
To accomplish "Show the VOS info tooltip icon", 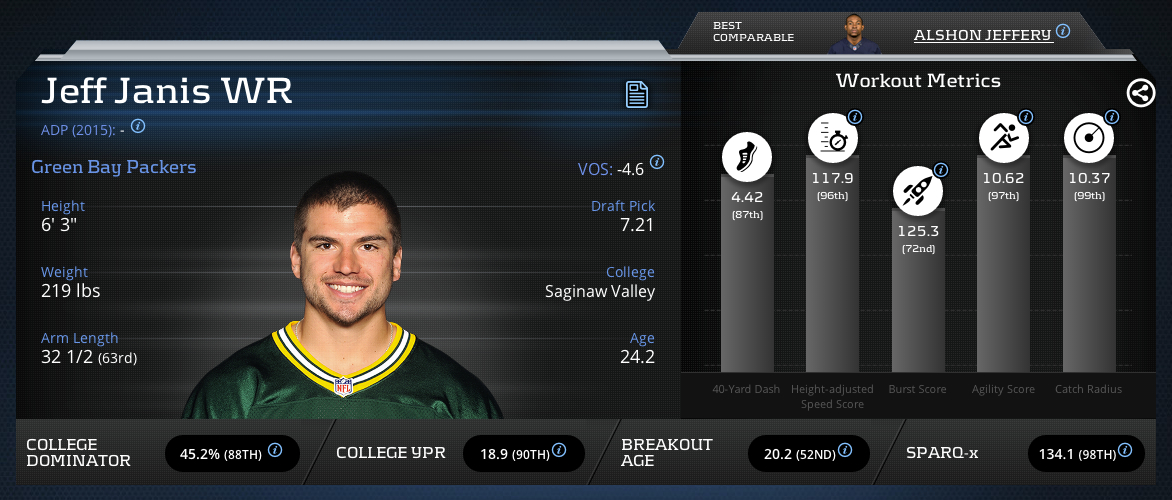I will coord(657,162).
